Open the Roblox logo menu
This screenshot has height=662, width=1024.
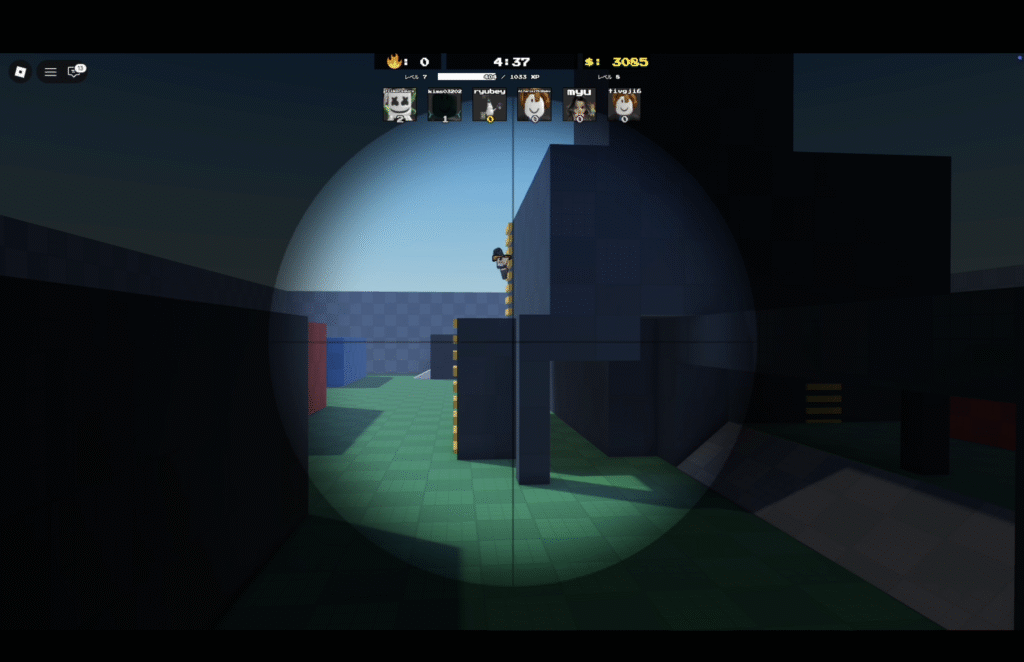[20, 72]
